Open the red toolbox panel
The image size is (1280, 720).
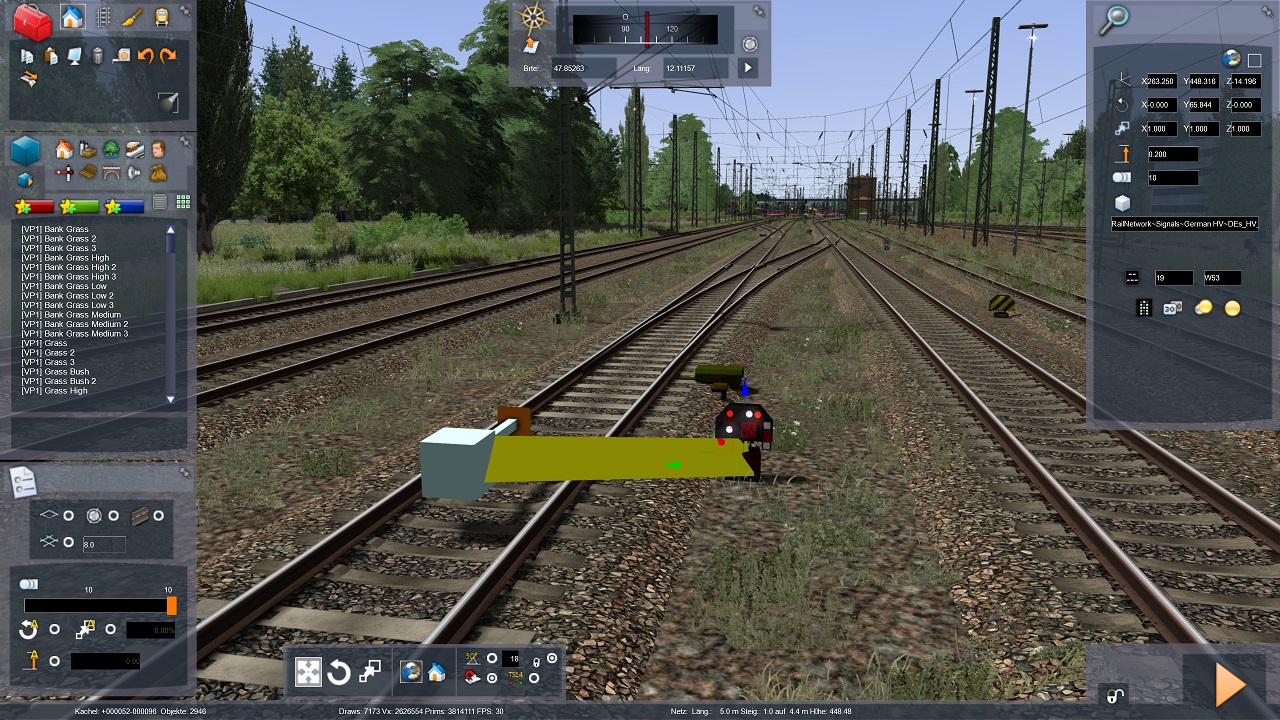pyautogui.click(x=32, y=20)
